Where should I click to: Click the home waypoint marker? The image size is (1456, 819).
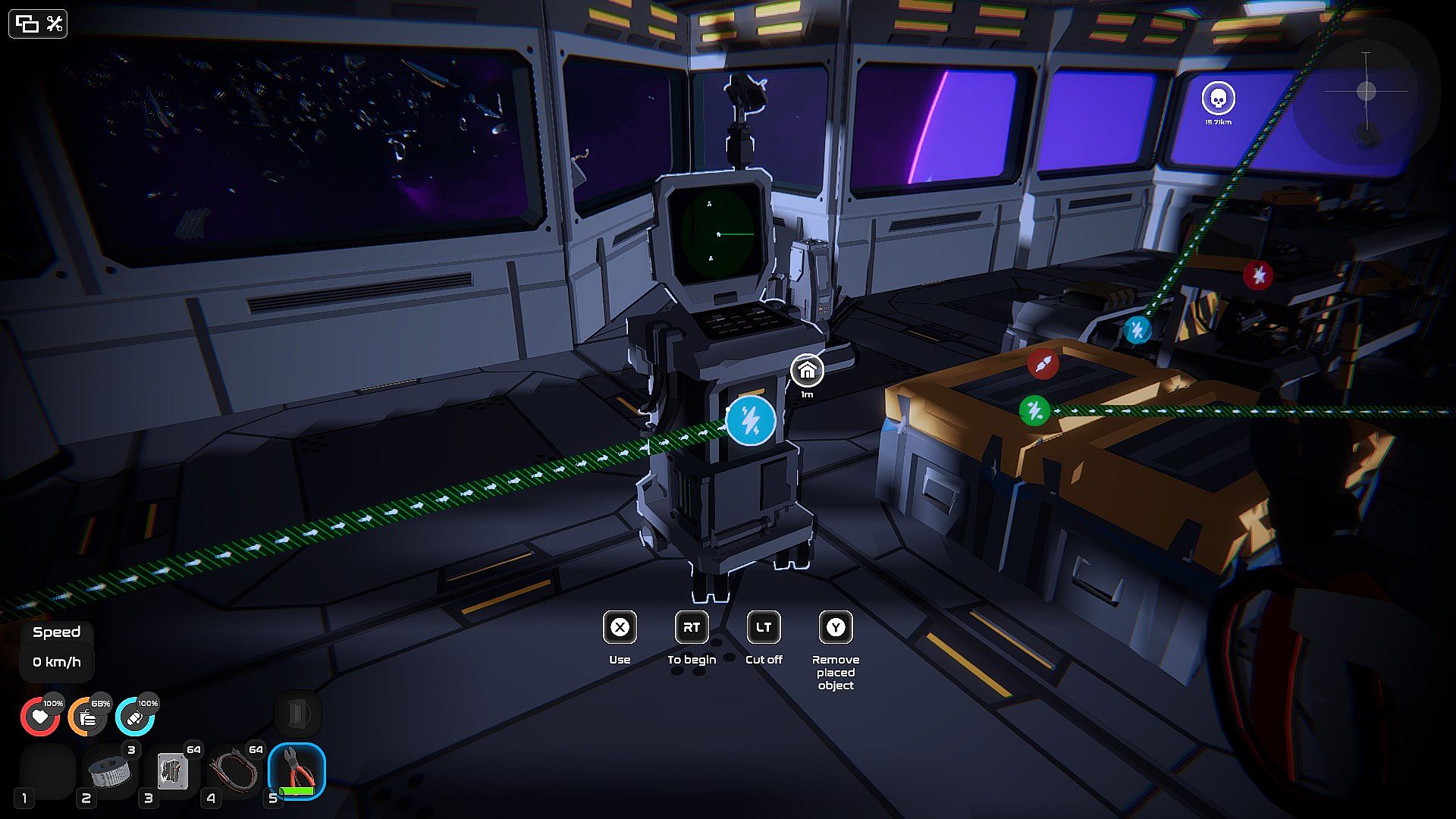(x=807, y=371)
